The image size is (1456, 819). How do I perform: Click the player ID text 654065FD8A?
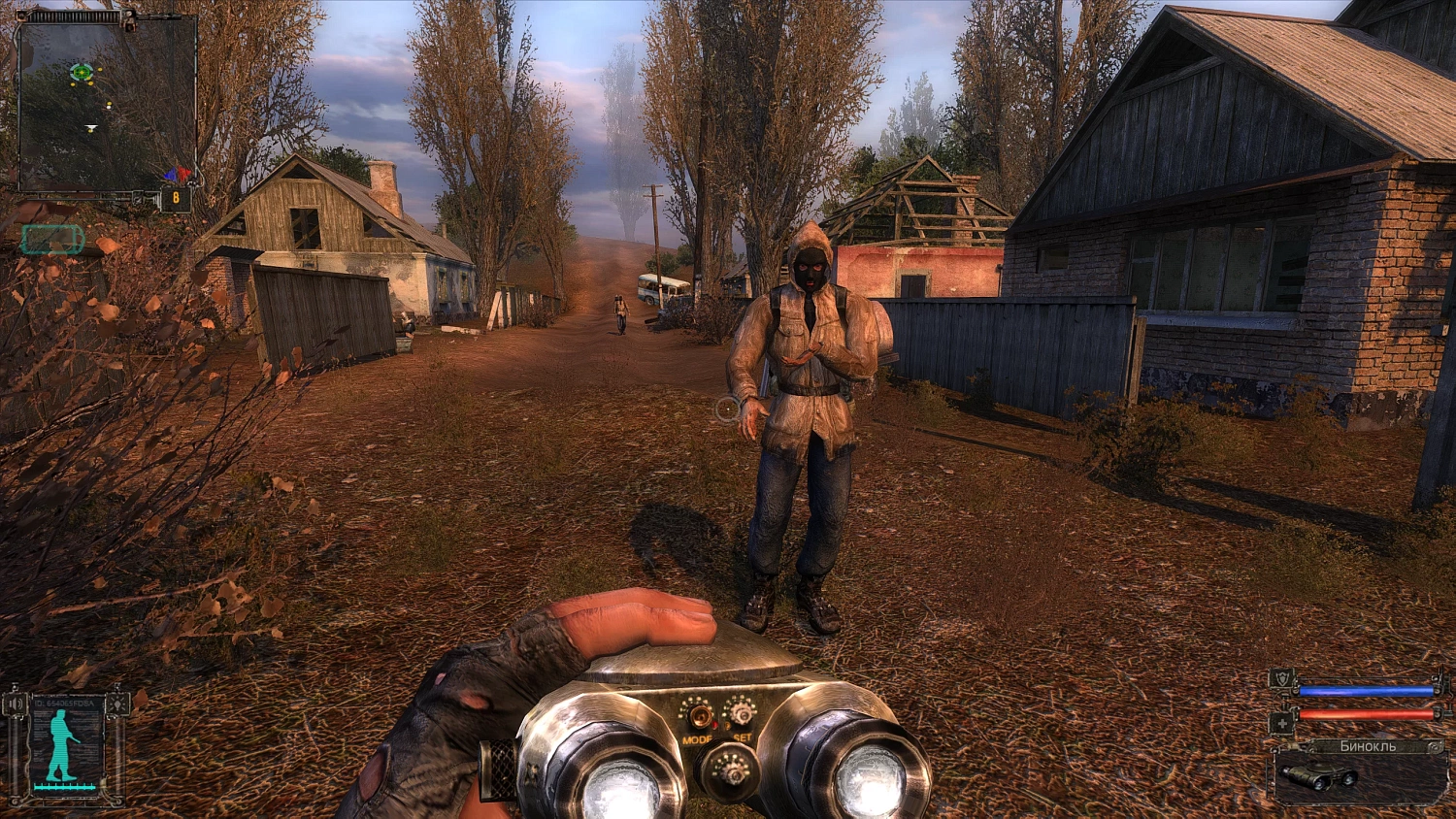click(x=63, y=701)
